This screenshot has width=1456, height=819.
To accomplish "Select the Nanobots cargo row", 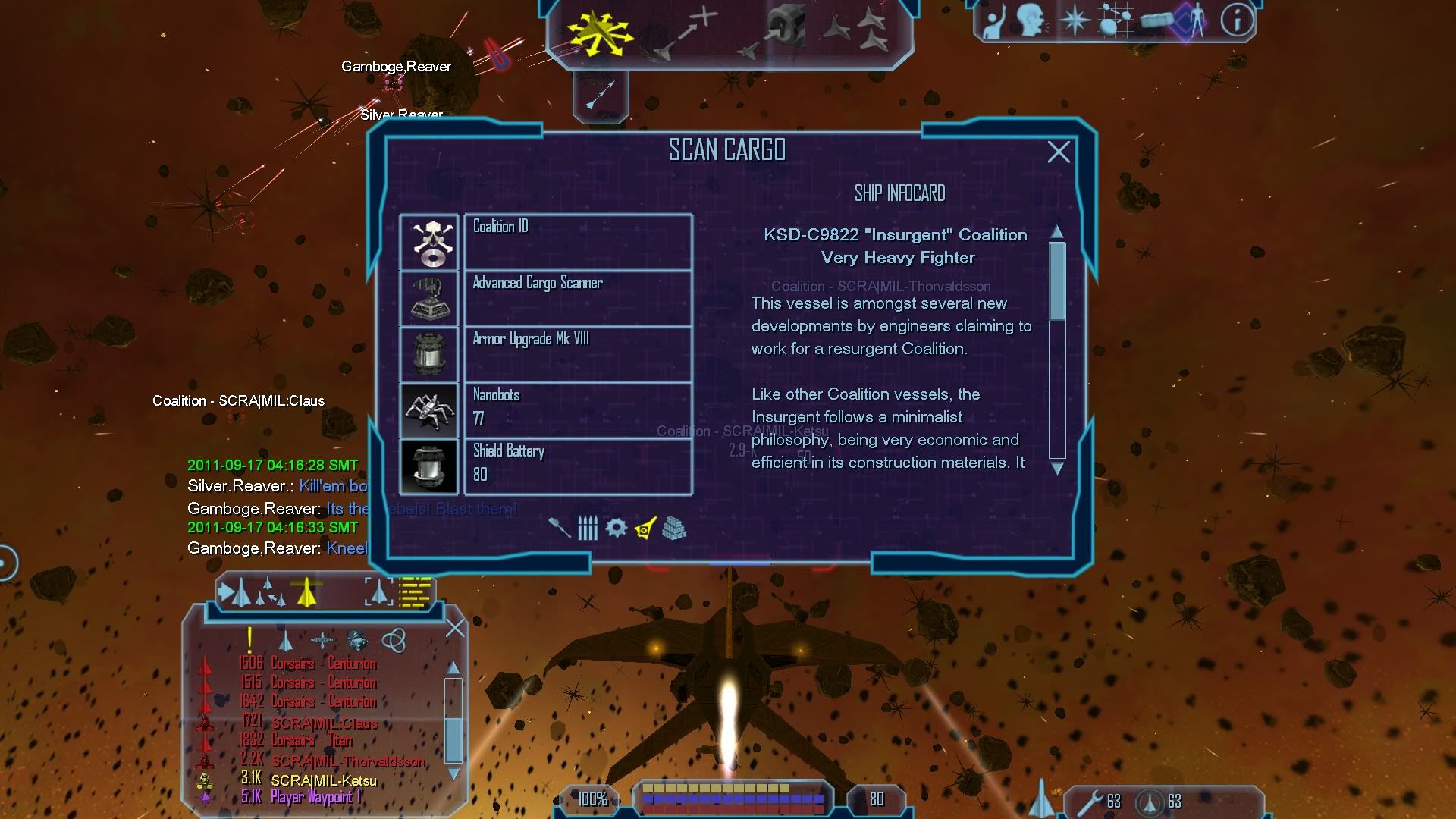I will tap(576, 410).
